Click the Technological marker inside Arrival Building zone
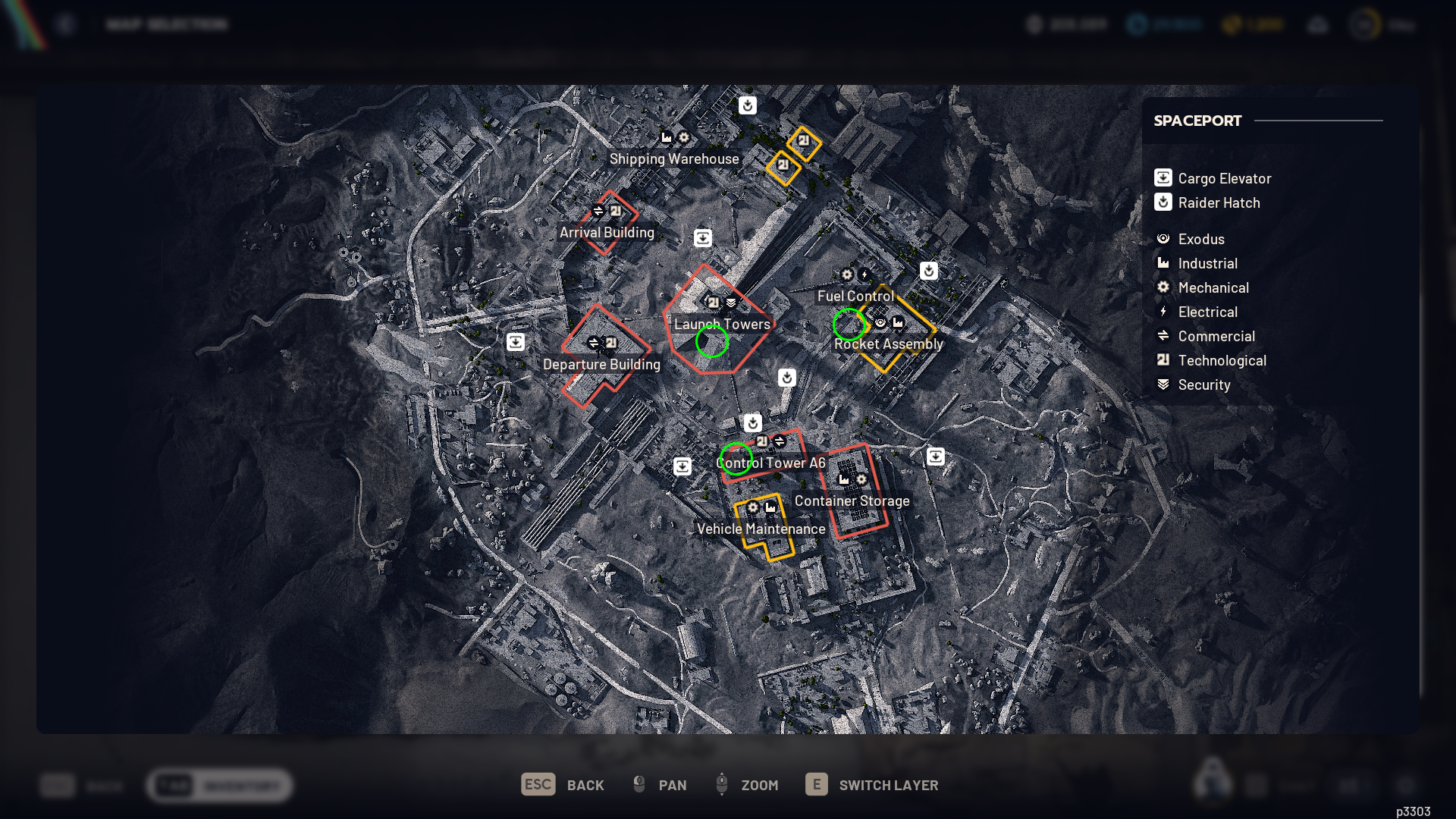Screen dimensions: 1456x819 616,212
